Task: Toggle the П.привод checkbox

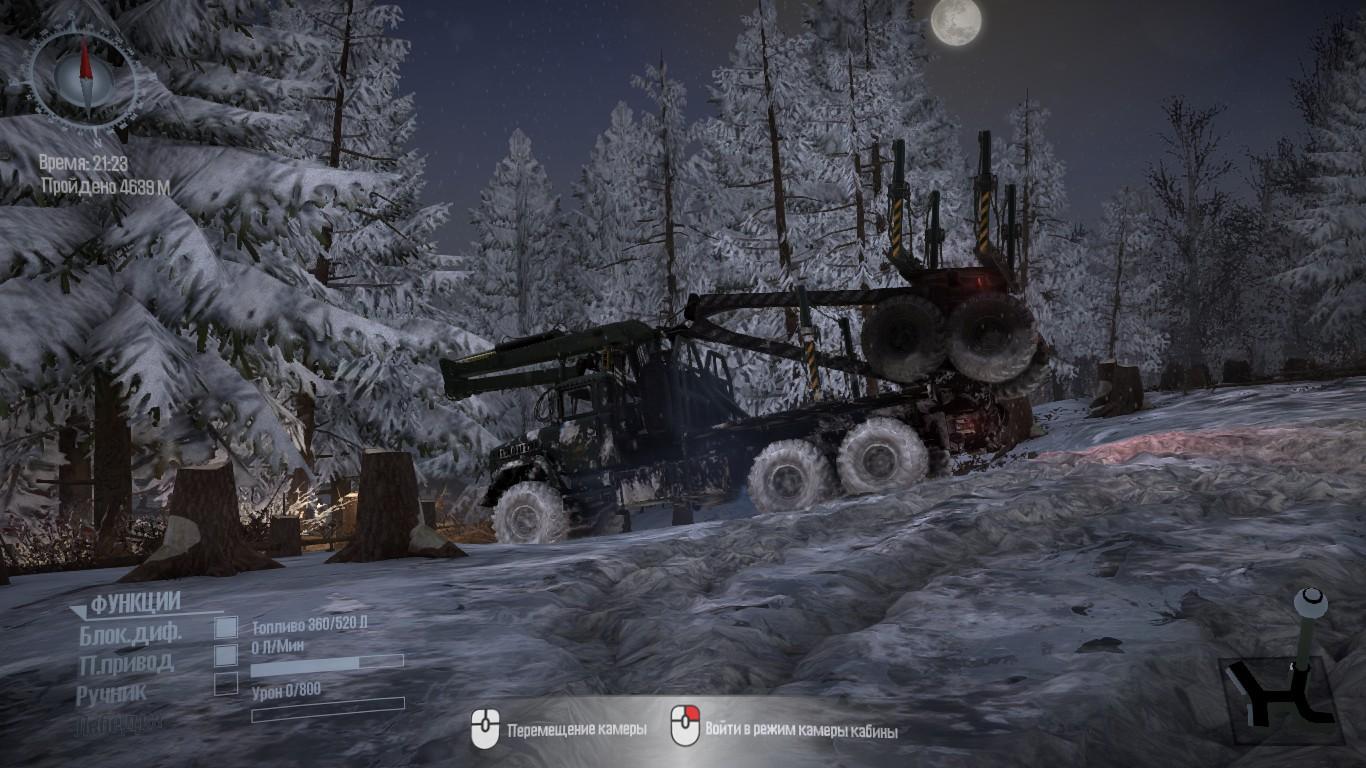Action: [227, 655]
